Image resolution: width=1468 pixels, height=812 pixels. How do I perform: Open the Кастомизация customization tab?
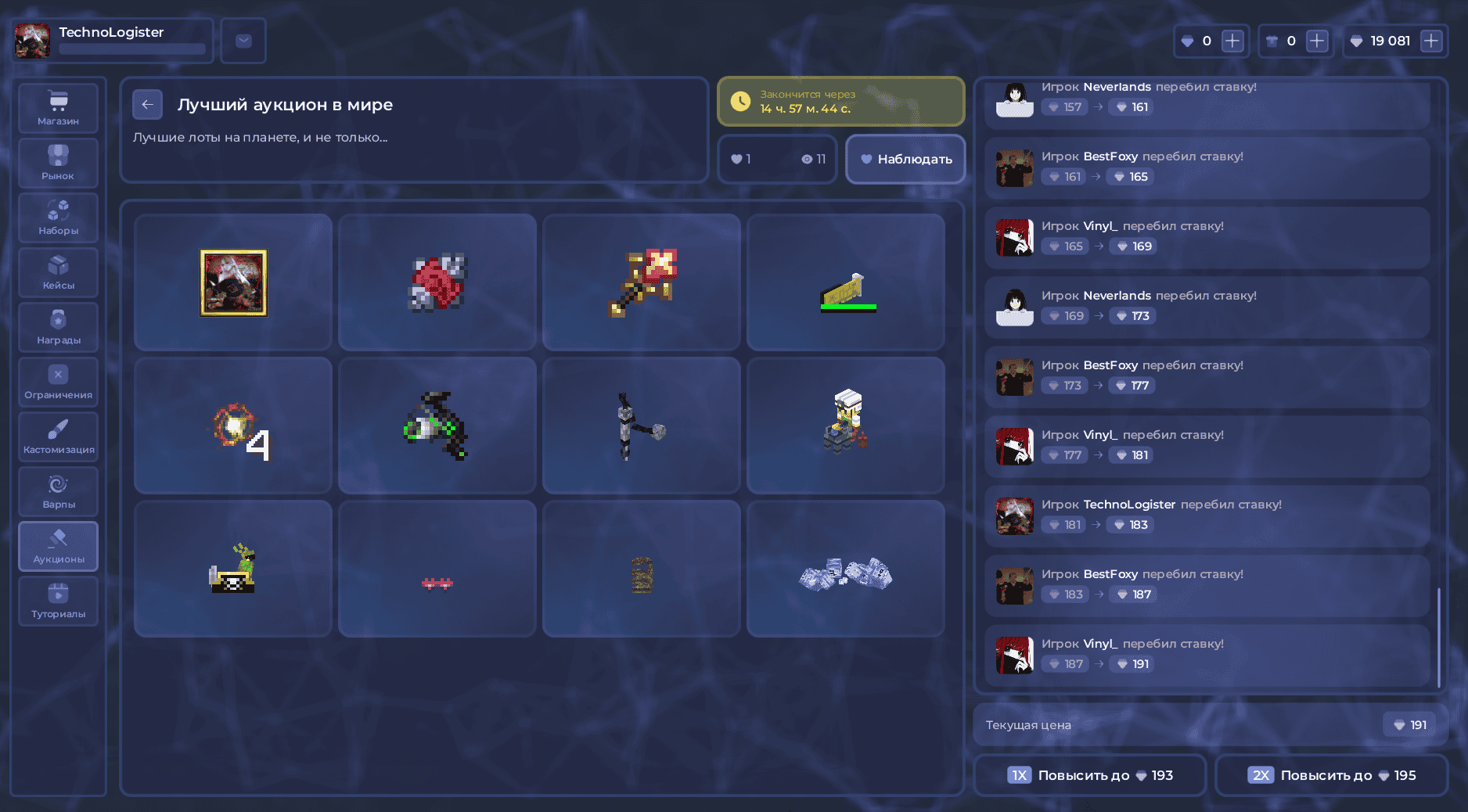(x=59, y=437)
